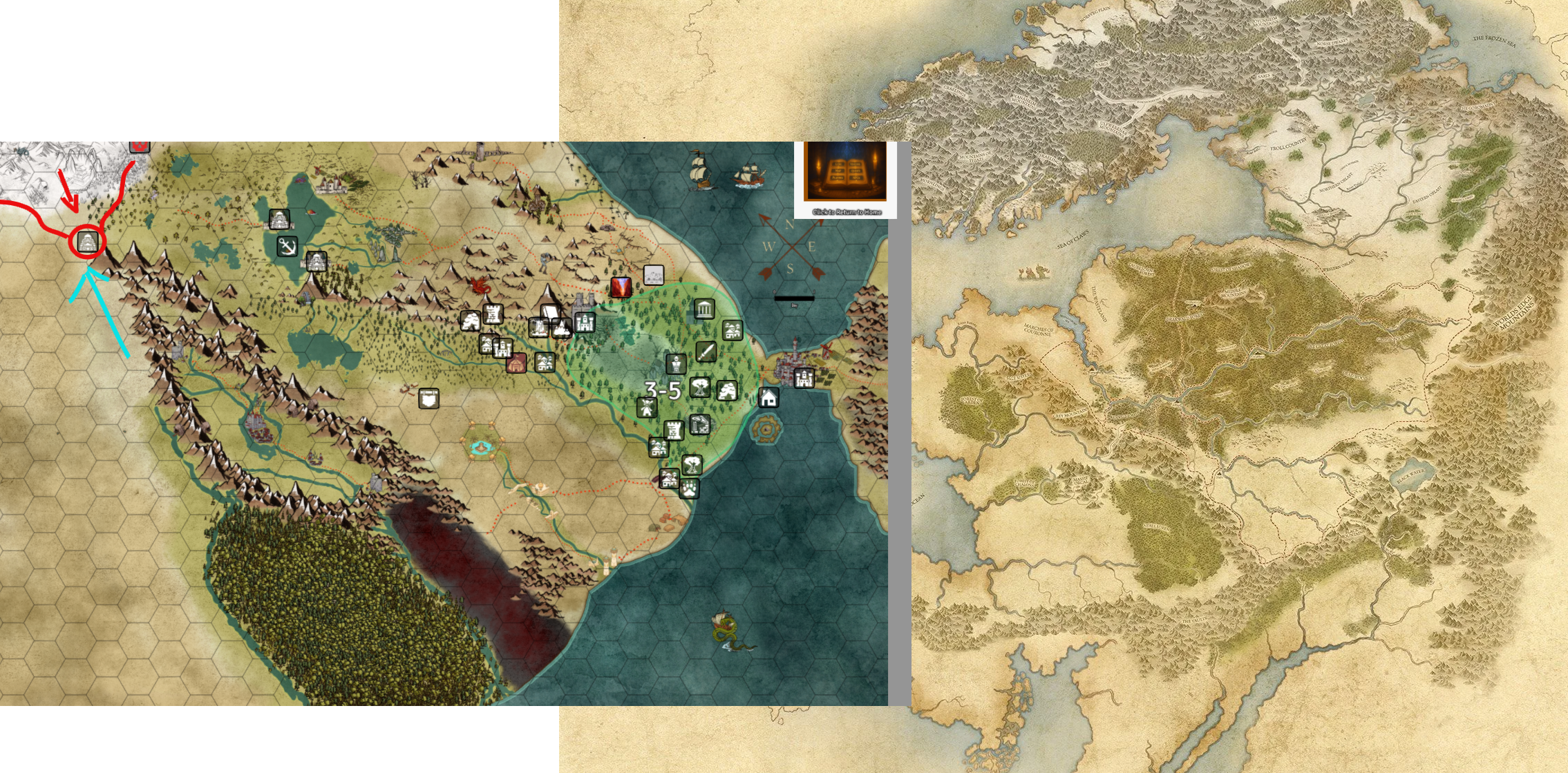
Task: Click the village rooftops marker near the shoreline
Action: [732, 330]
